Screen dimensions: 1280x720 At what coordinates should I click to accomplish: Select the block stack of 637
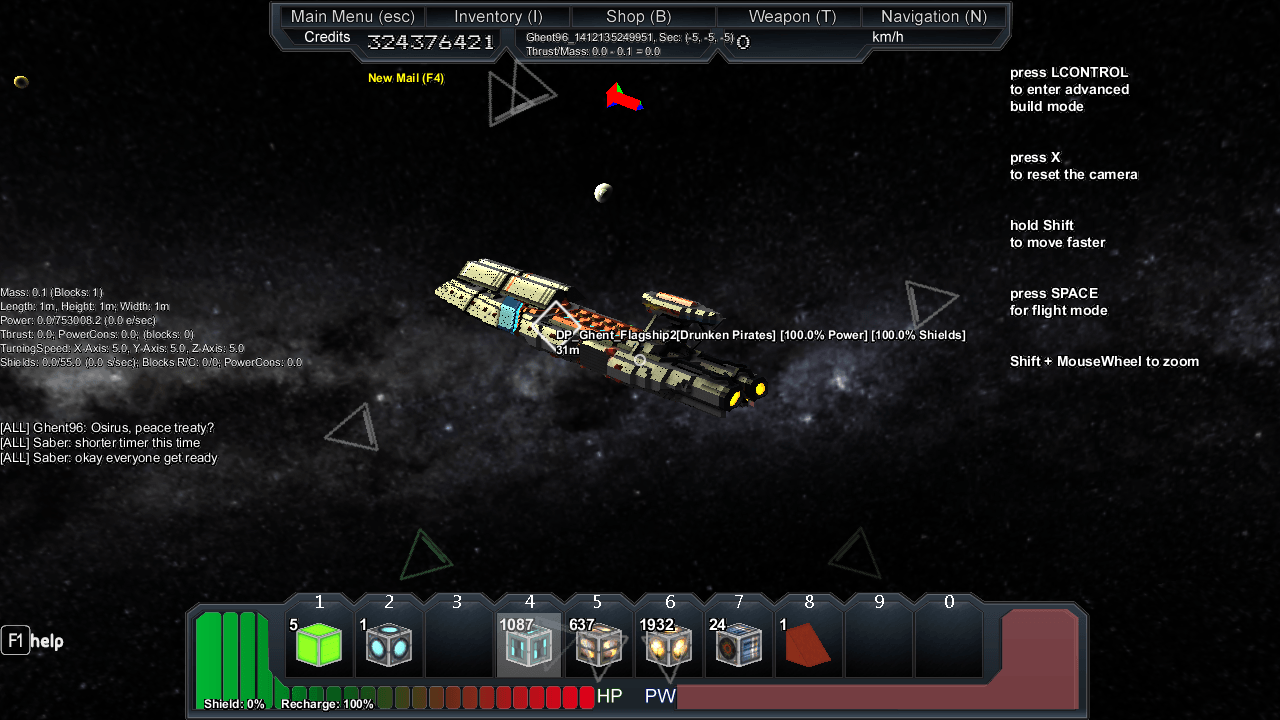[599, 644]
